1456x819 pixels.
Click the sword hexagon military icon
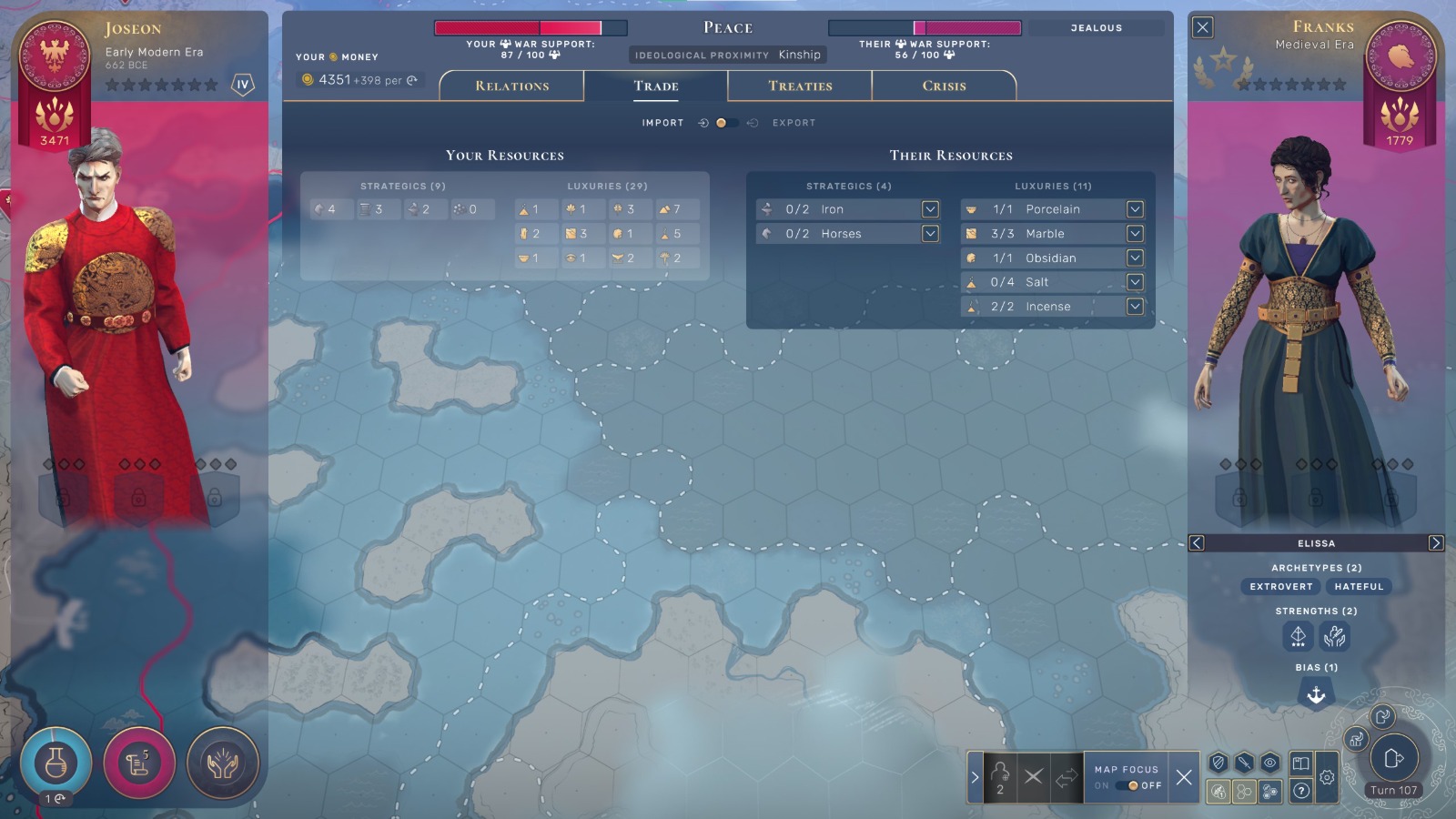click(1242, 762)
